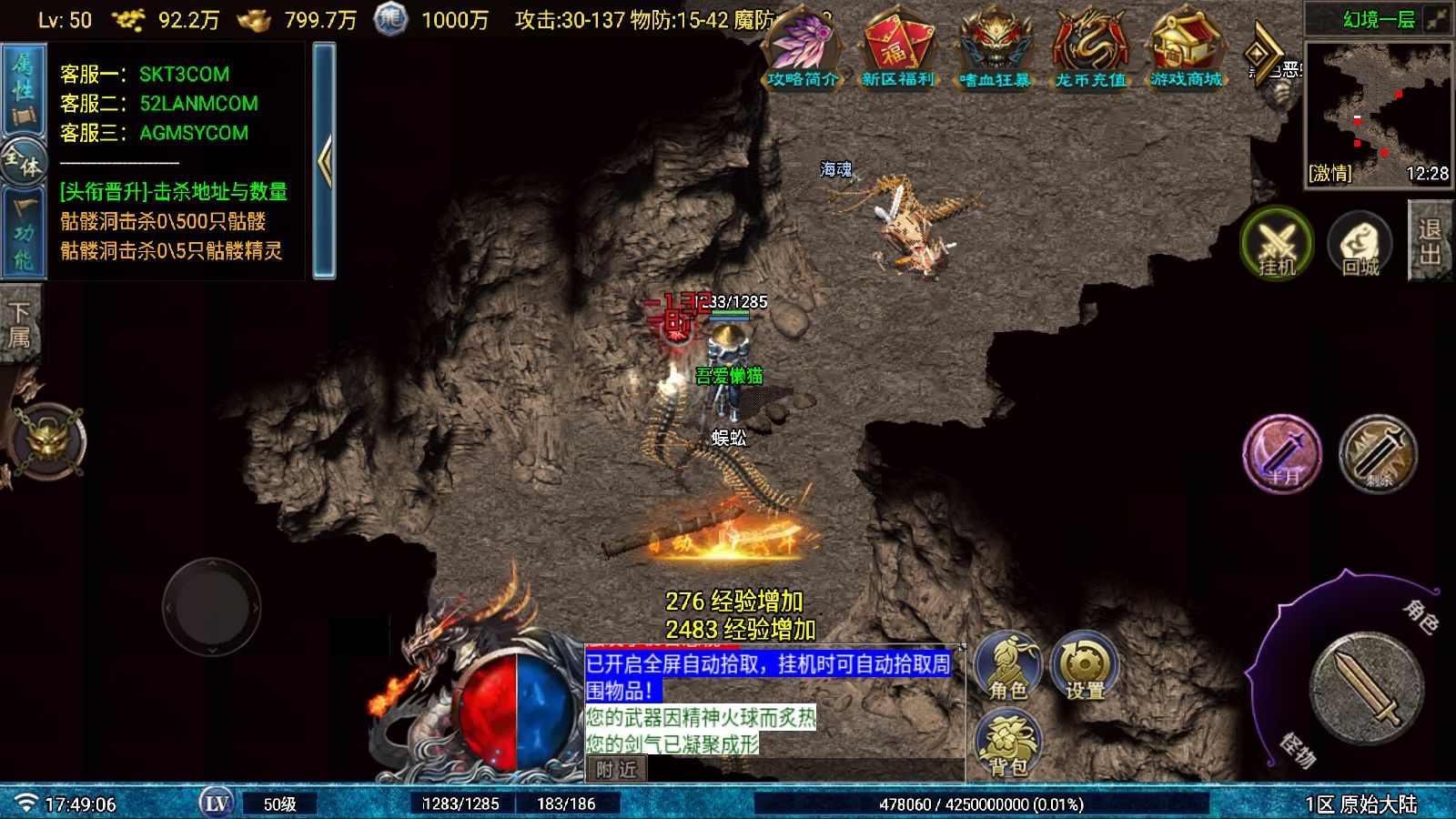This screenshot has width=1456, height=819.
Task: Activate the 半月 skill
Action: coord(1282,453)
